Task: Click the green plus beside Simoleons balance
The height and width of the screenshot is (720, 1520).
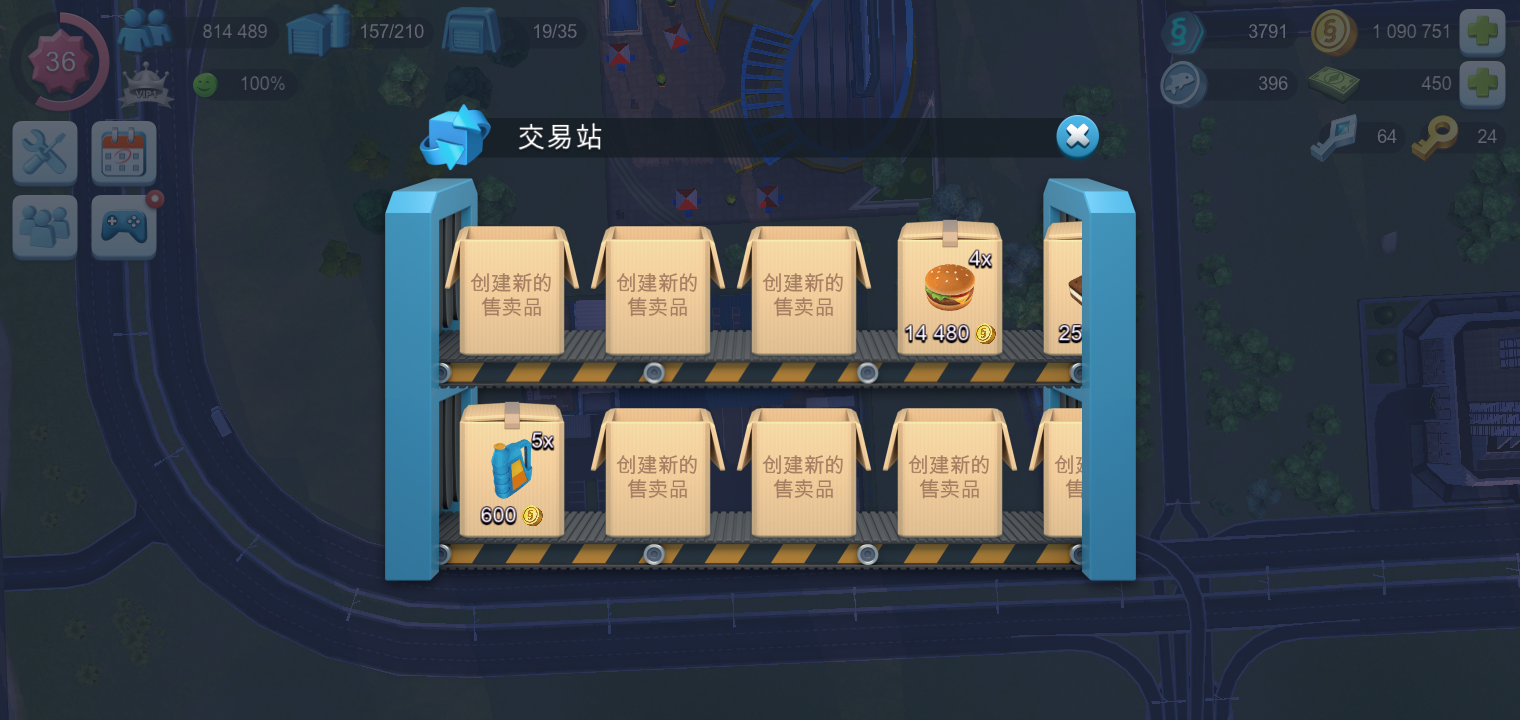Action: pyautogui.click(x=1483, y=32)
